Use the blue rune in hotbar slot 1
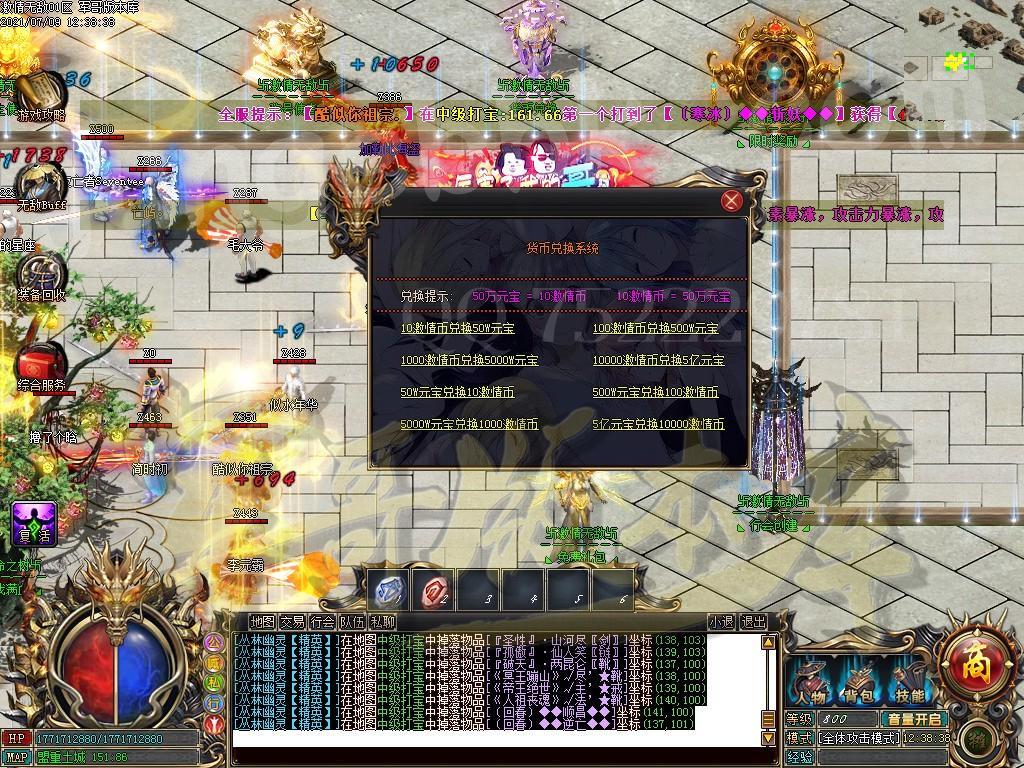Image resolution: width=1024 pixels, height=768 pixels. (389, 590)
